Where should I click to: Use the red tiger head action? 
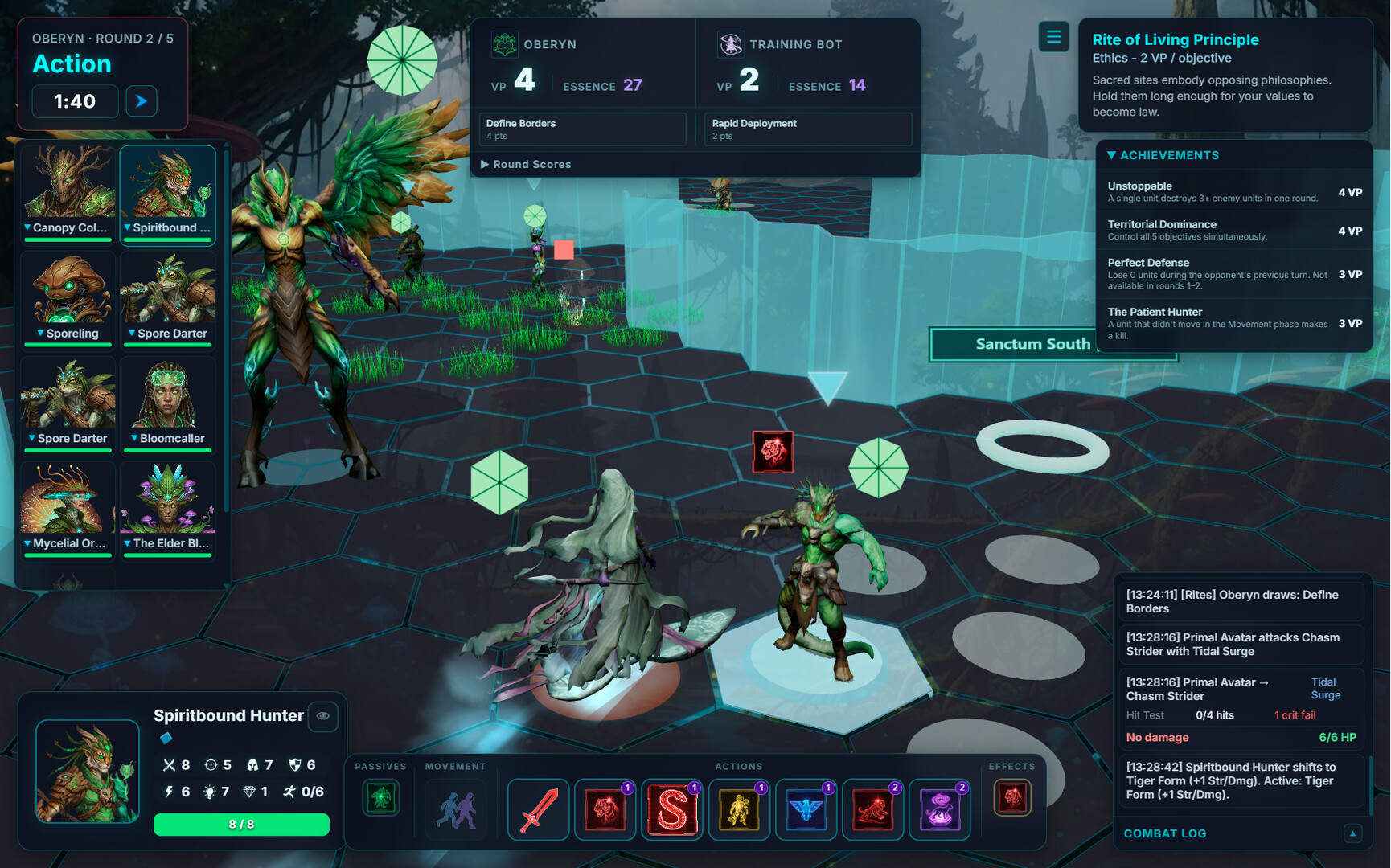pos(605,809)
